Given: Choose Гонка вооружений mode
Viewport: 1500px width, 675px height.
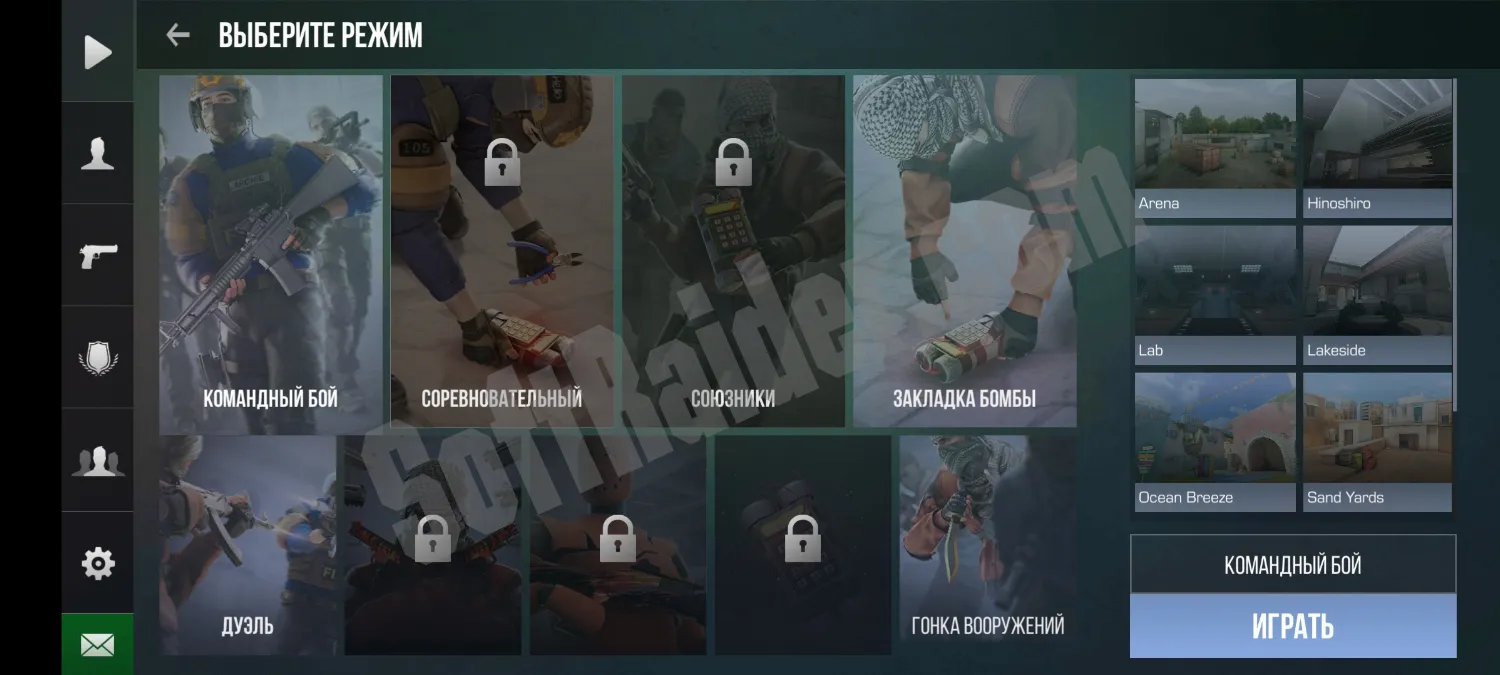Looking at the screenshot, I should click(988, 546).
